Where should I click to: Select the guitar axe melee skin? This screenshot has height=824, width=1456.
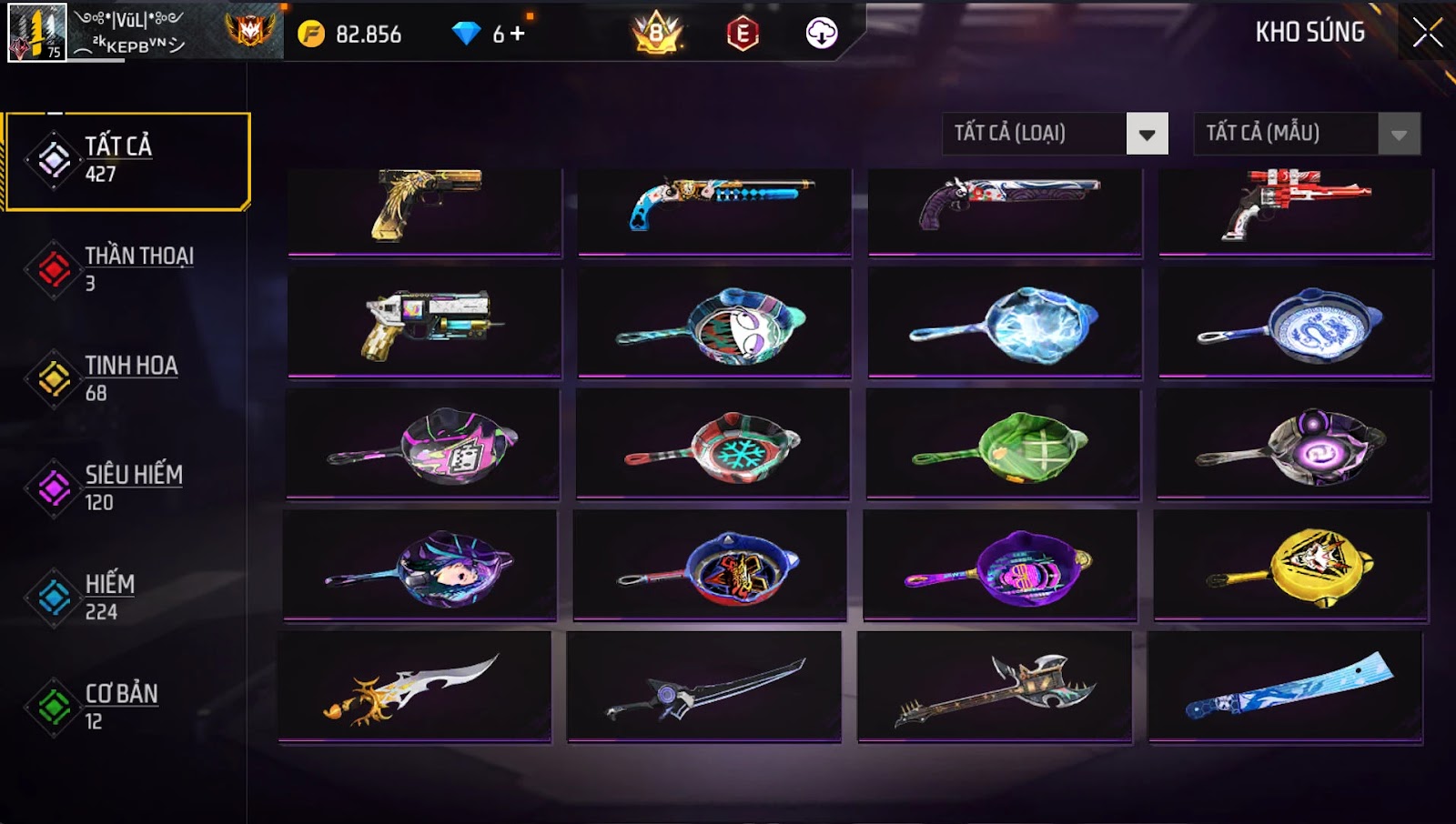pos(995,688)
